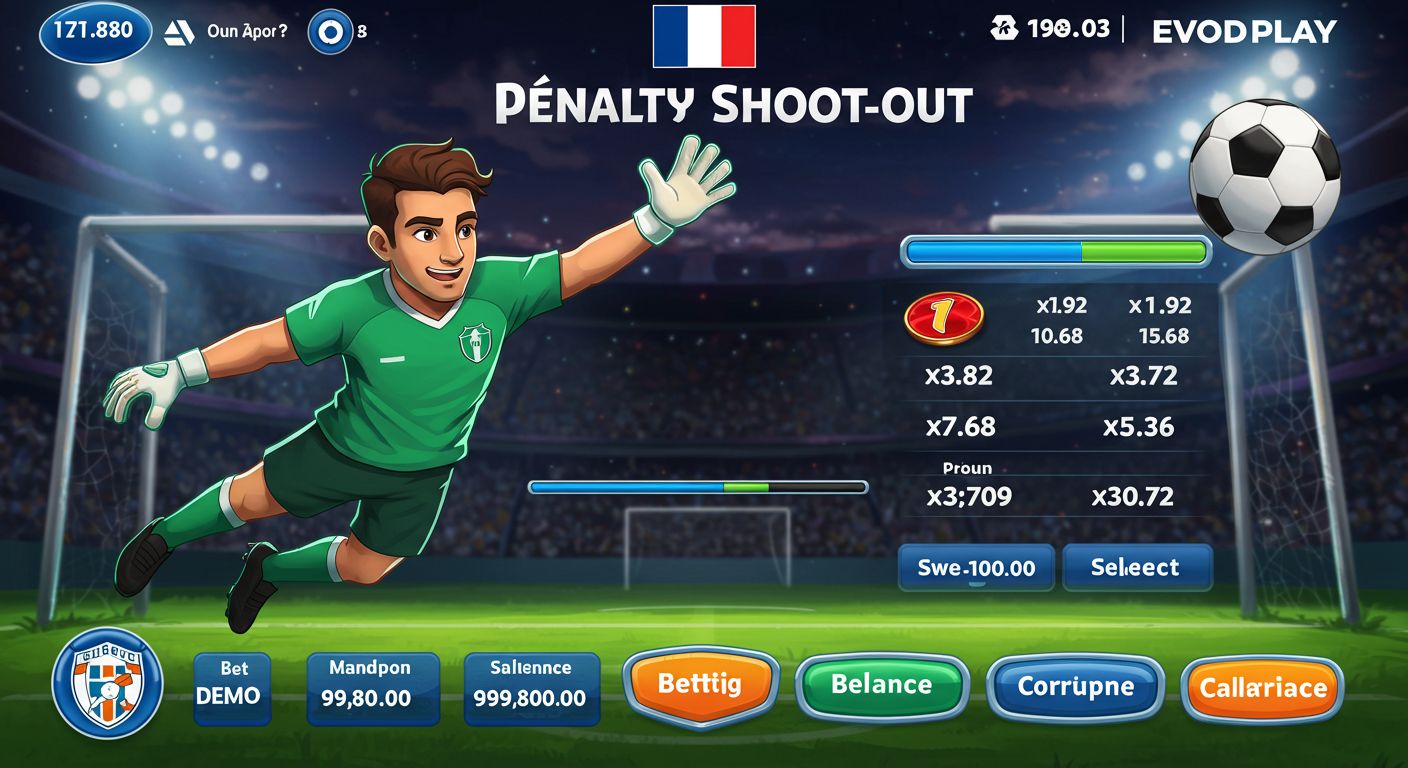Viewport: 1408px width, 768px height.
Task: Pick the x3.82 multiplier
Action: 958,376
